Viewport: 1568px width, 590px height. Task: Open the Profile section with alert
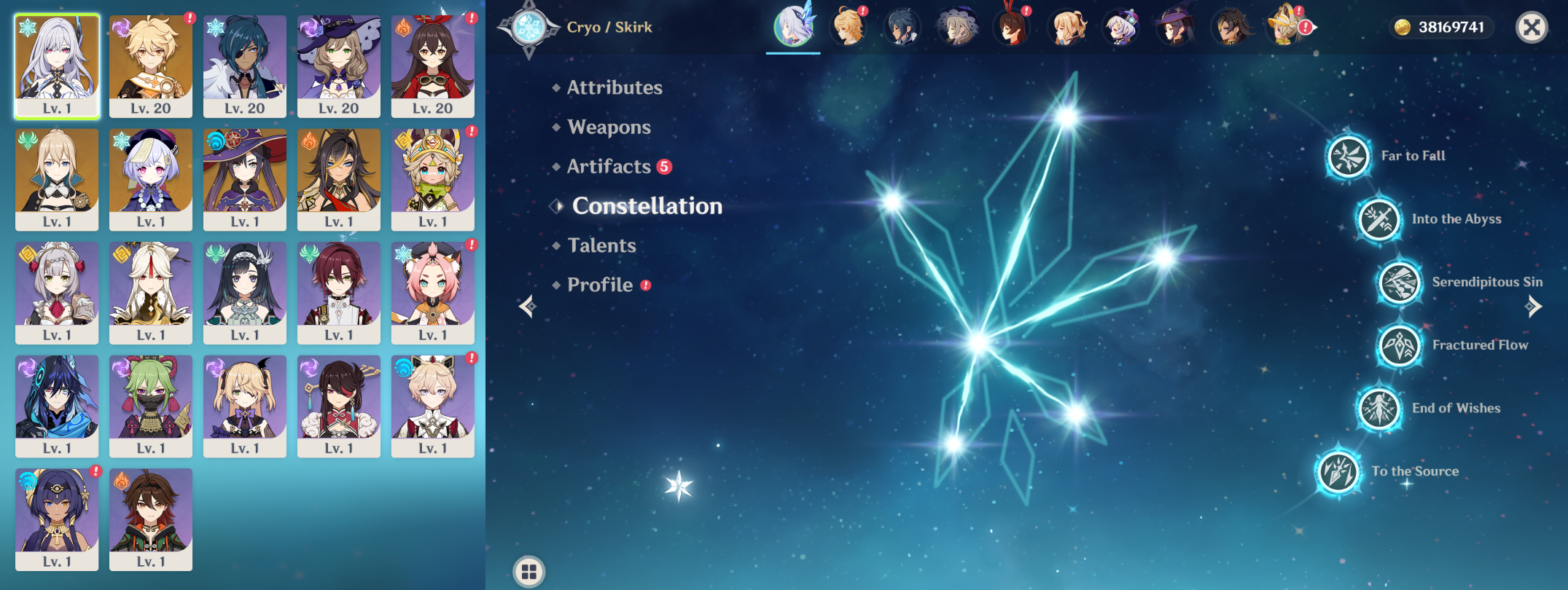(x=600, y=285)
